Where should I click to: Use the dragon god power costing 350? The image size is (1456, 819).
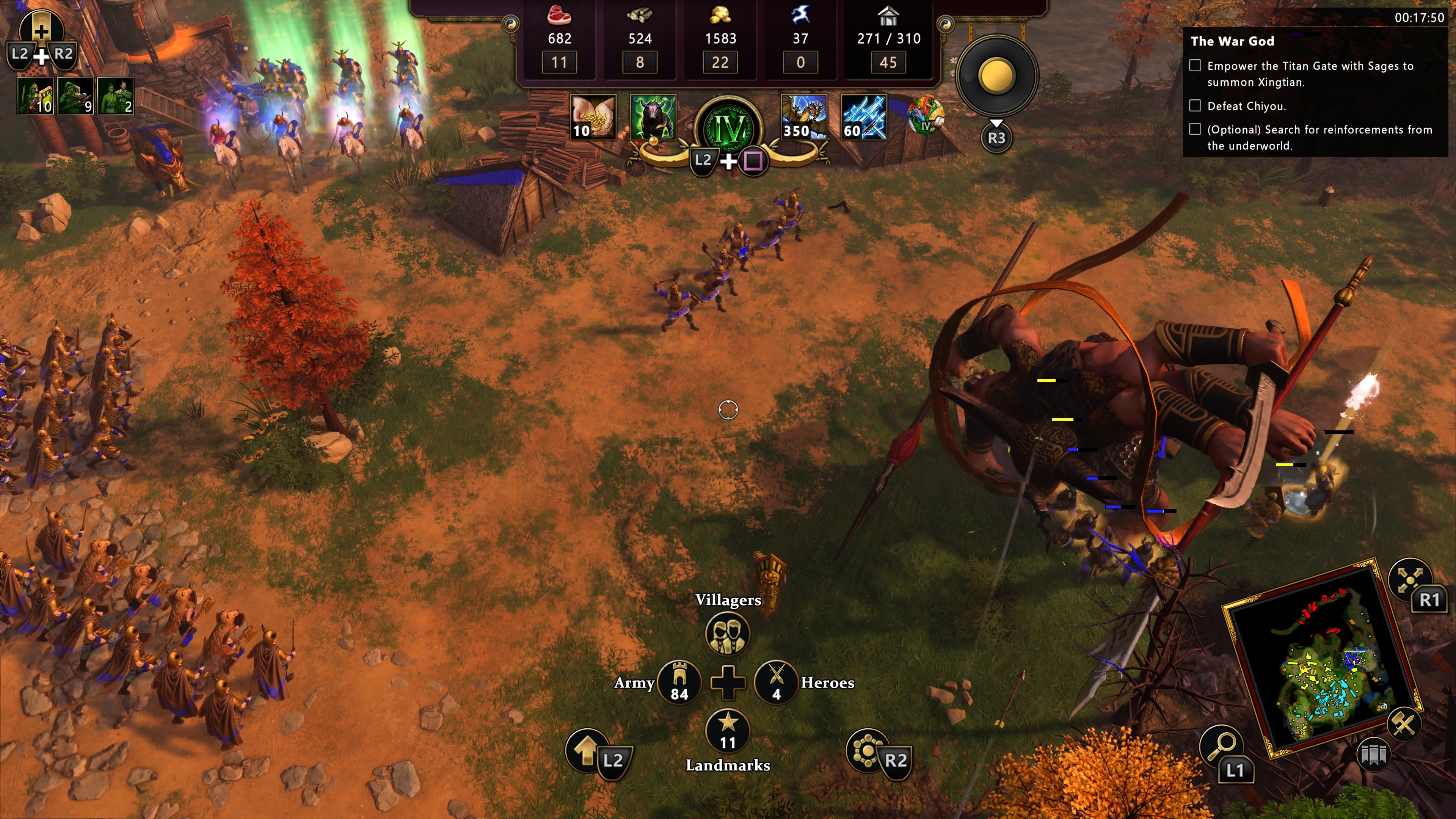(x=803, y=117)
